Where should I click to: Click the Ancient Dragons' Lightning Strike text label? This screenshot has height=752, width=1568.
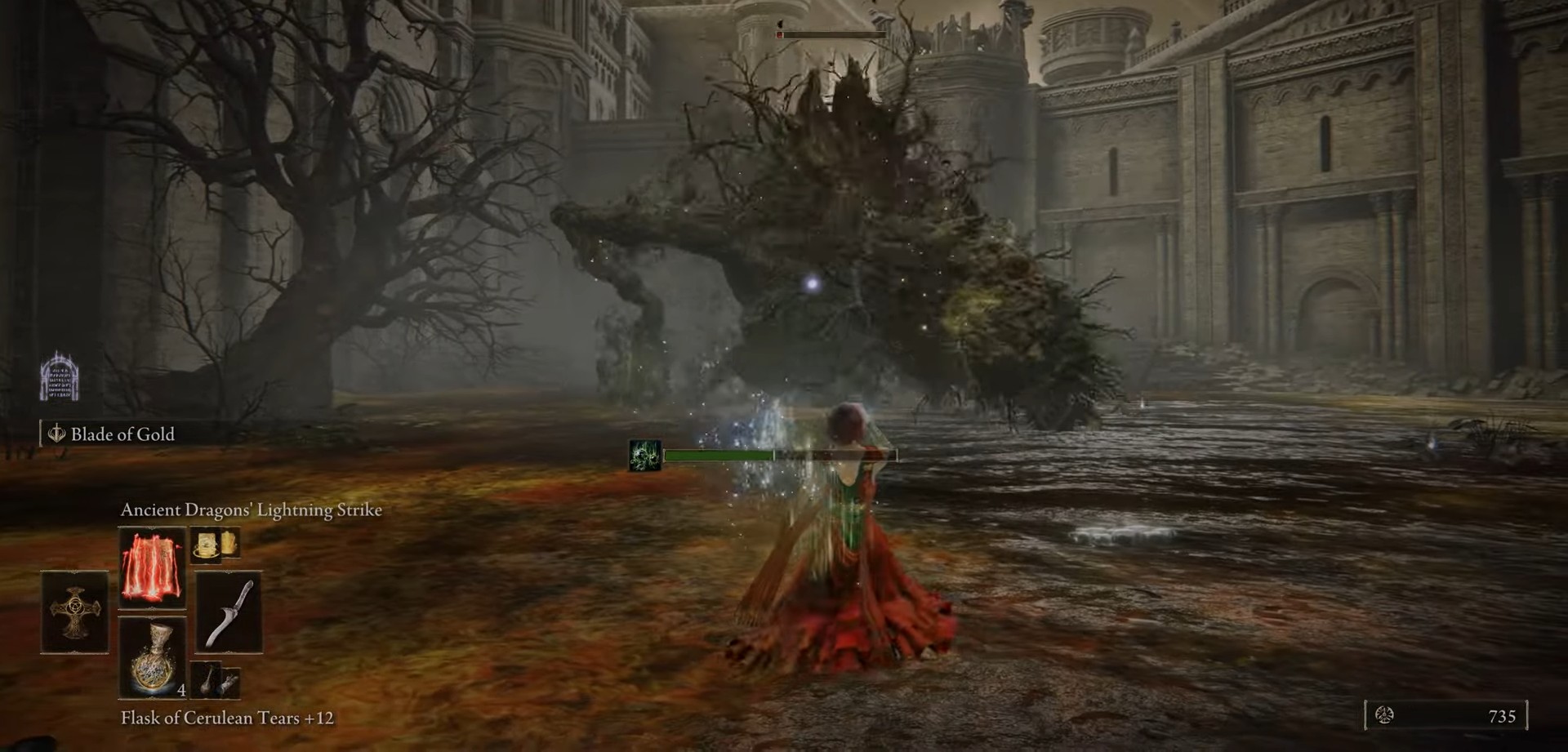[x=252, y=510]
